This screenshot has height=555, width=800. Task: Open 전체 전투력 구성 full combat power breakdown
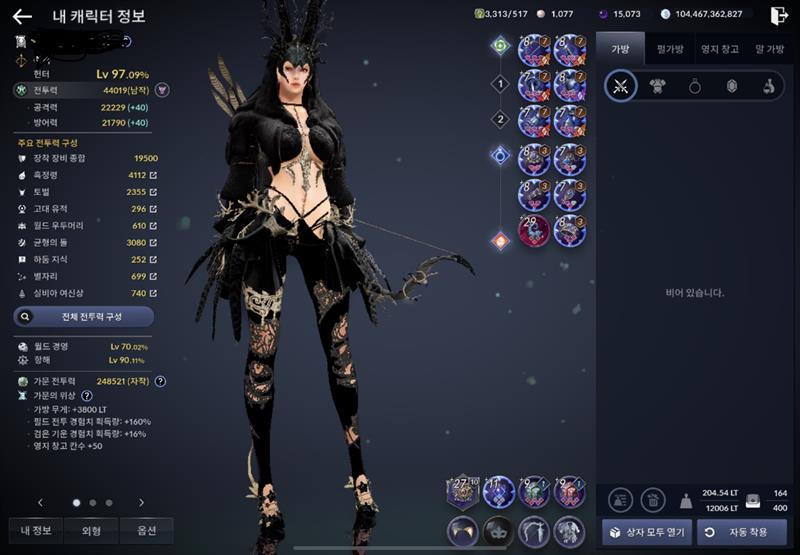pos(84,316)
